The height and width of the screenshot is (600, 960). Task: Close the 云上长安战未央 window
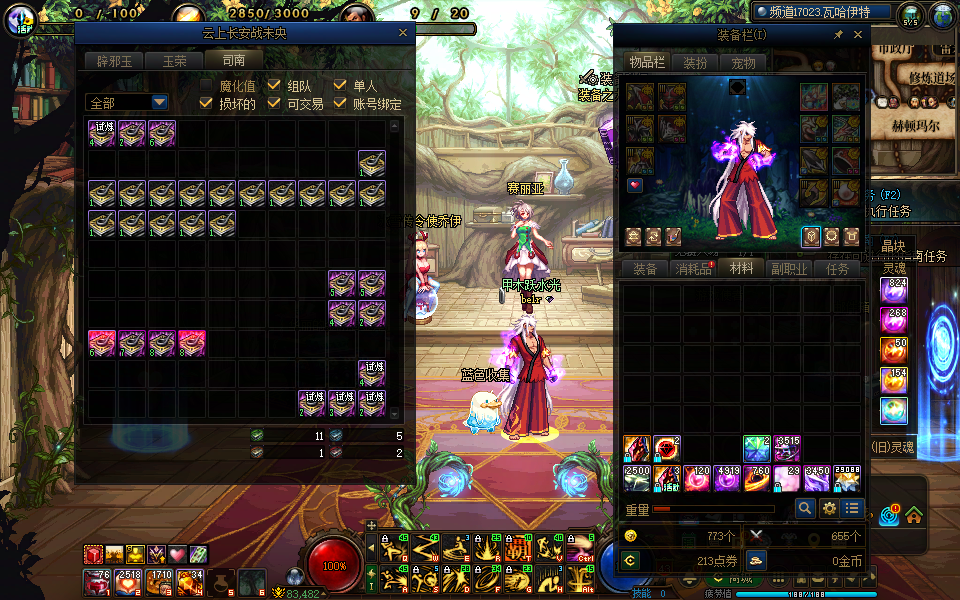(402, 33)
